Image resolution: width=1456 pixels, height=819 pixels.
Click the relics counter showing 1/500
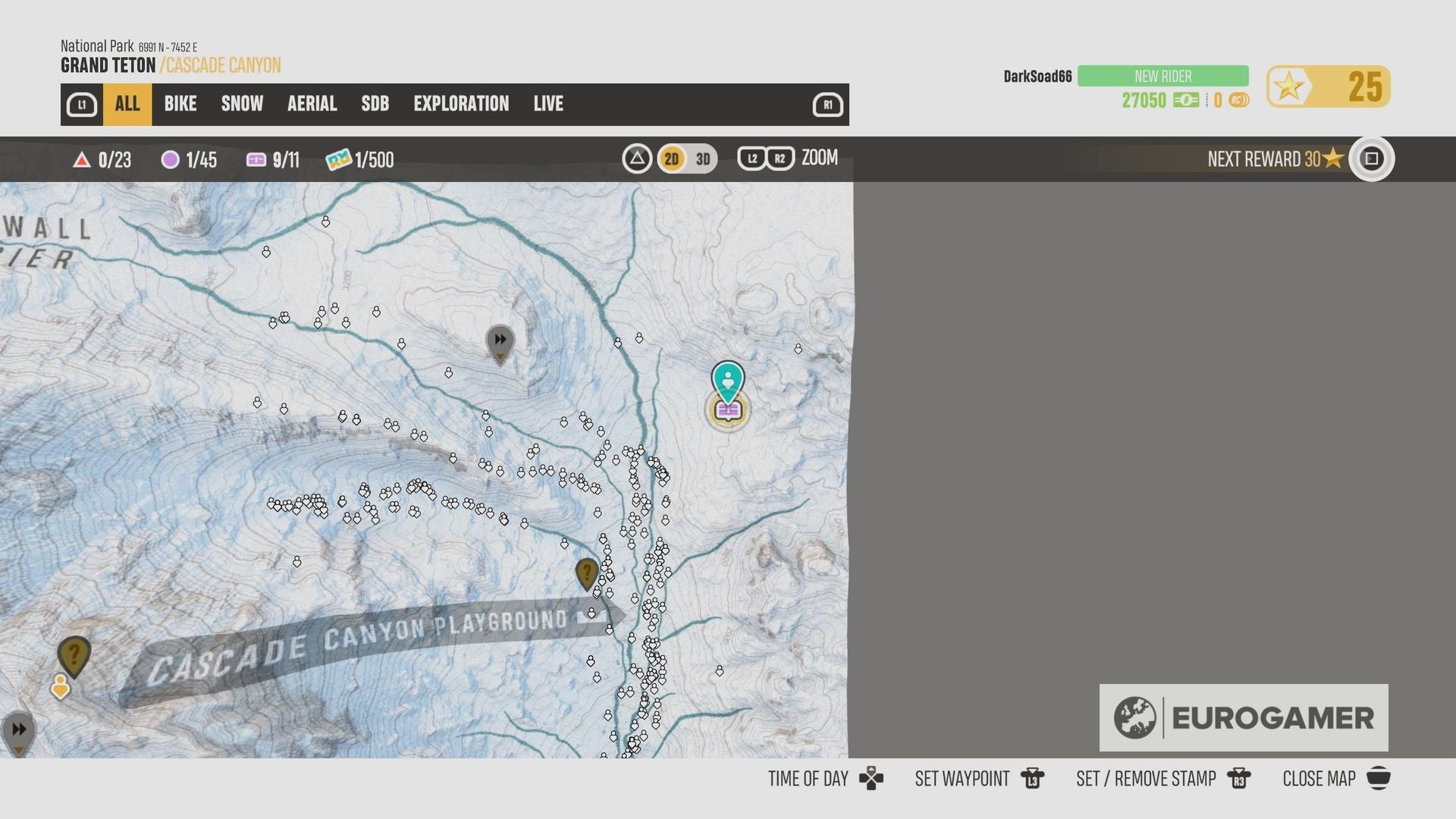[360, 160]
